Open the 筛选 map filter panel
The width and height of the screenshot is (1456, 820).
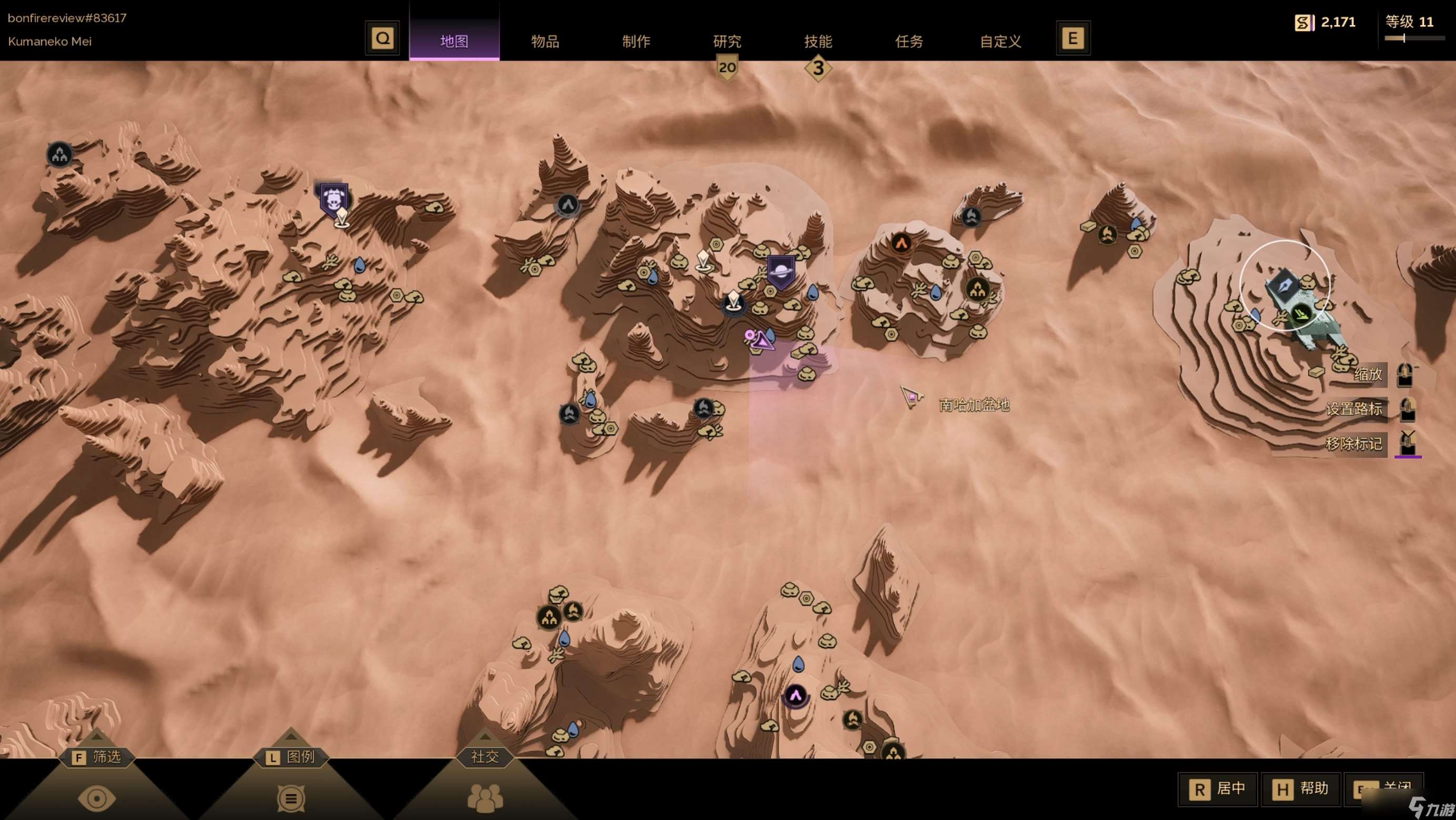pos(97,757)
